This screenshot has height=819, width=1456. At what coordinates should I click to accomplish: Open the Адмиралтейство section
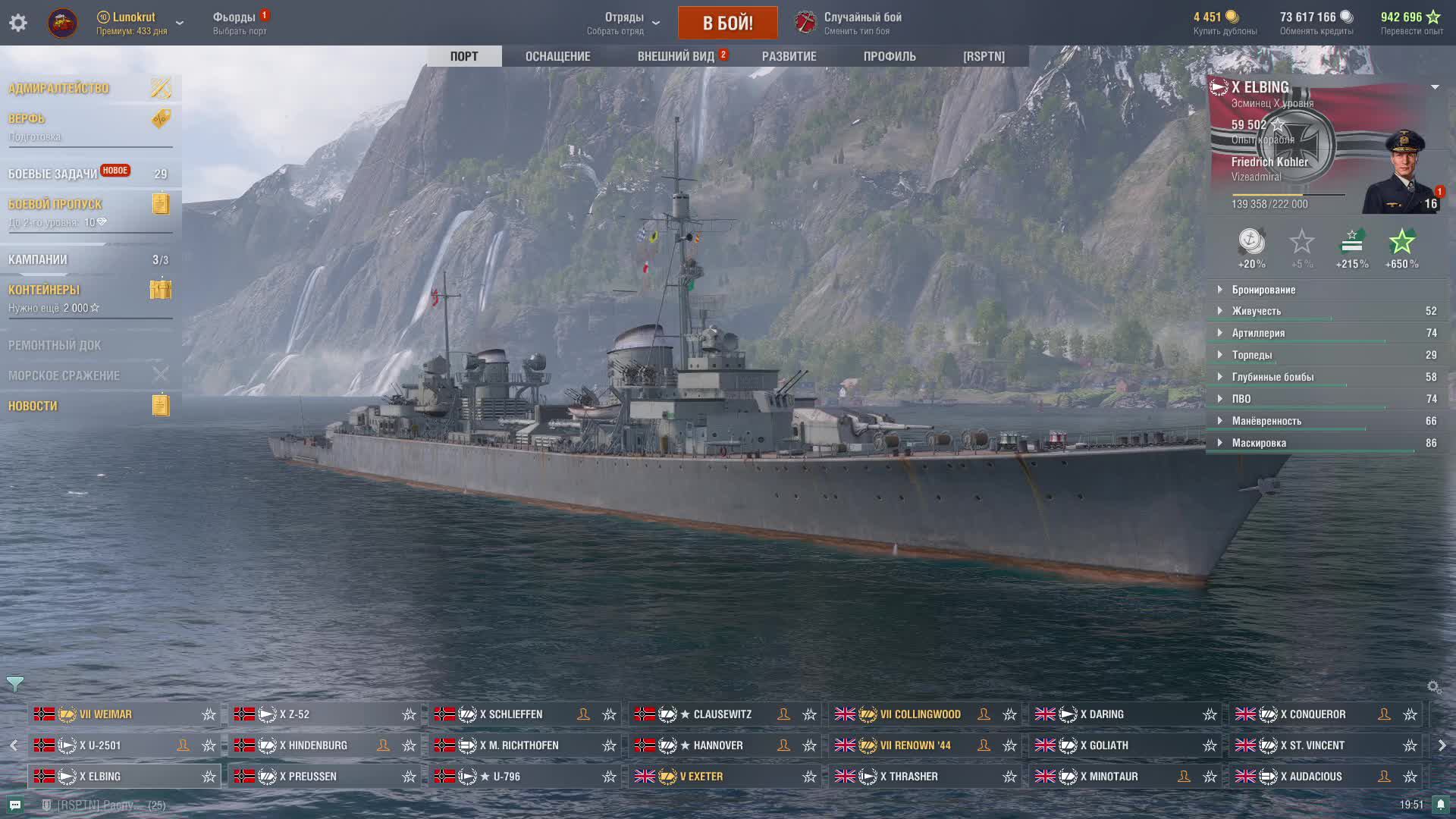click(59, 89)
